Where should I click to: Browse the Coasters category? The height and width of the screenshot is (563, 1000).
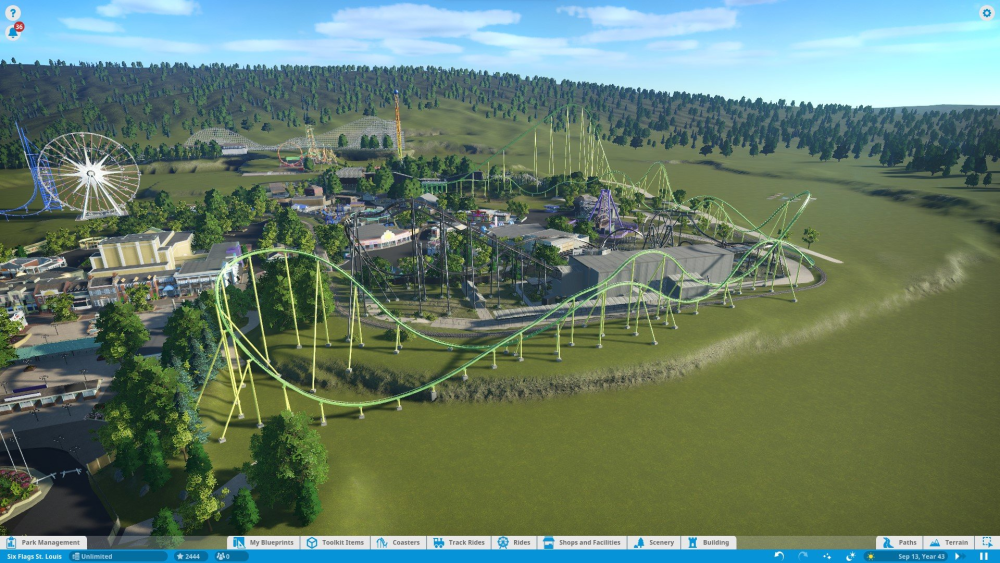(x=398, y=543)
